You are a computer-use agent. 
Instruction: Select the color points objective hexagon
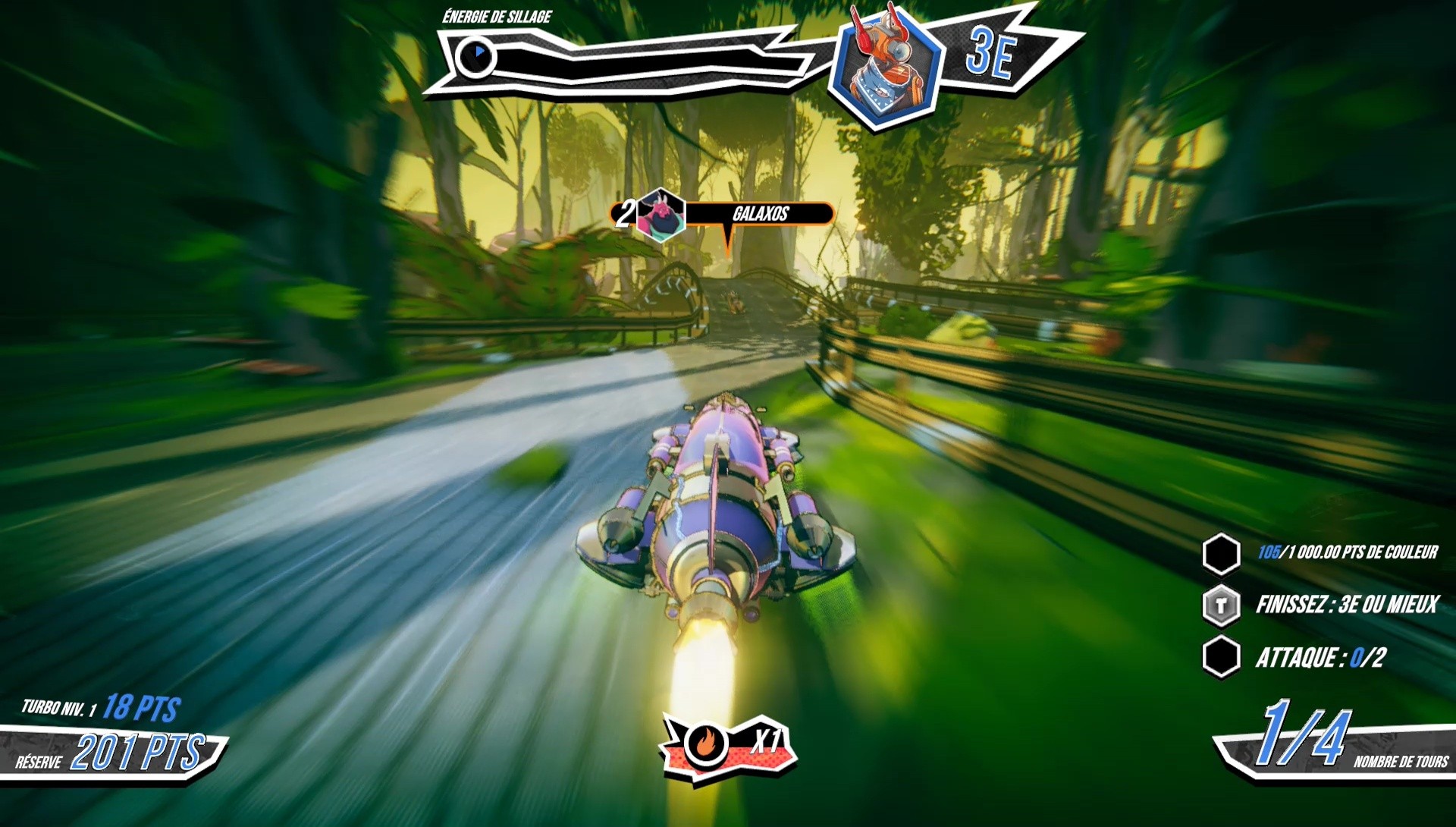click(x=1221, y=554)
